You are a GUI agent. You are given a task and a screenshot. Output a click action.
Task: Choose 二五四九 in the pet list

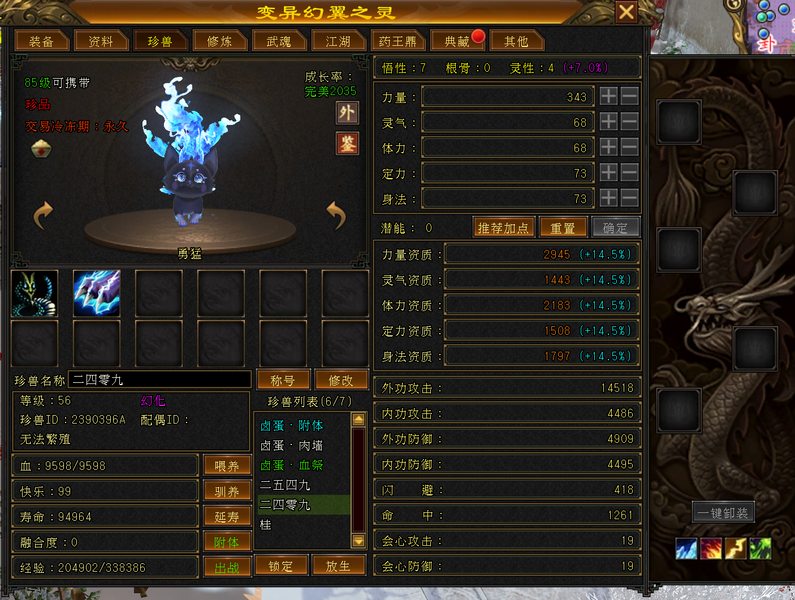click(284, 485)
